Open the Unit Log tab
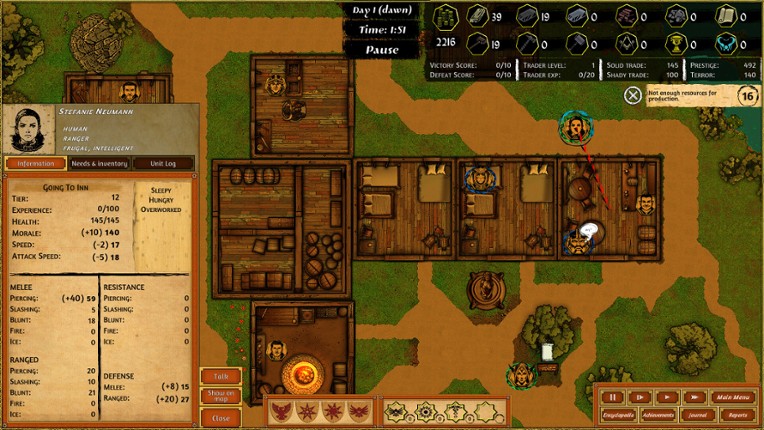Image resolution: width=764 pixels, height=430 pixels. (x=163, y=163)
